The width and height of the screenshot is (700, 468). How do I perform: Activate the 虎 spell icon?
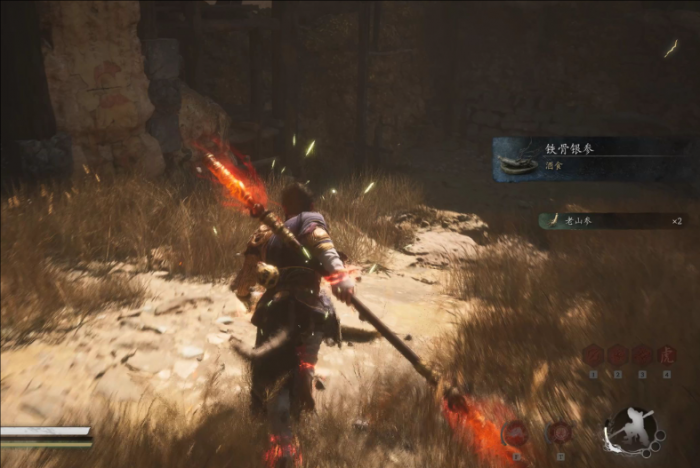click(667, 355)
